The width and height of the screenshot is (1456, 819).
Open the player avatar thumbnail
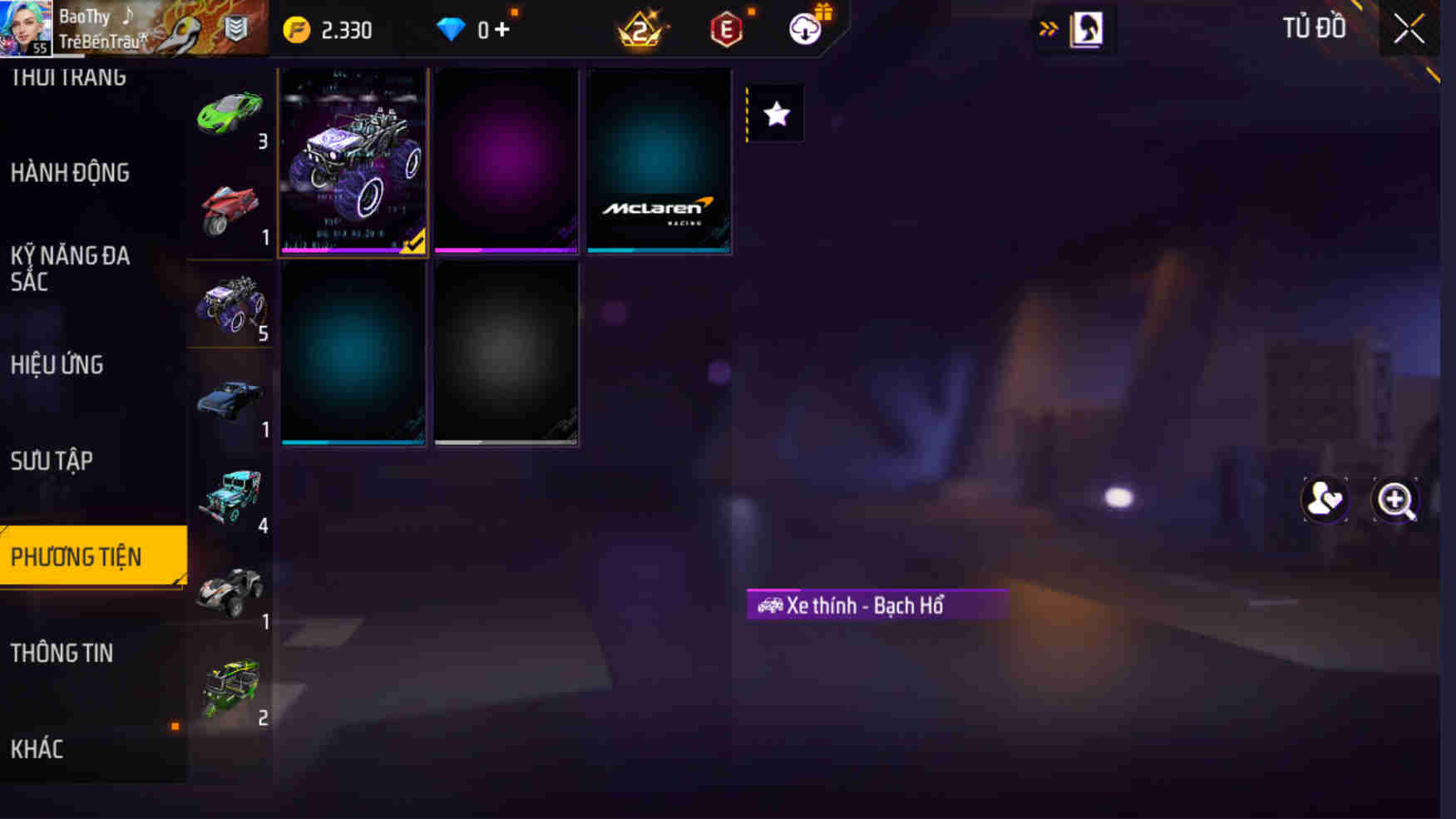point(27,27)
